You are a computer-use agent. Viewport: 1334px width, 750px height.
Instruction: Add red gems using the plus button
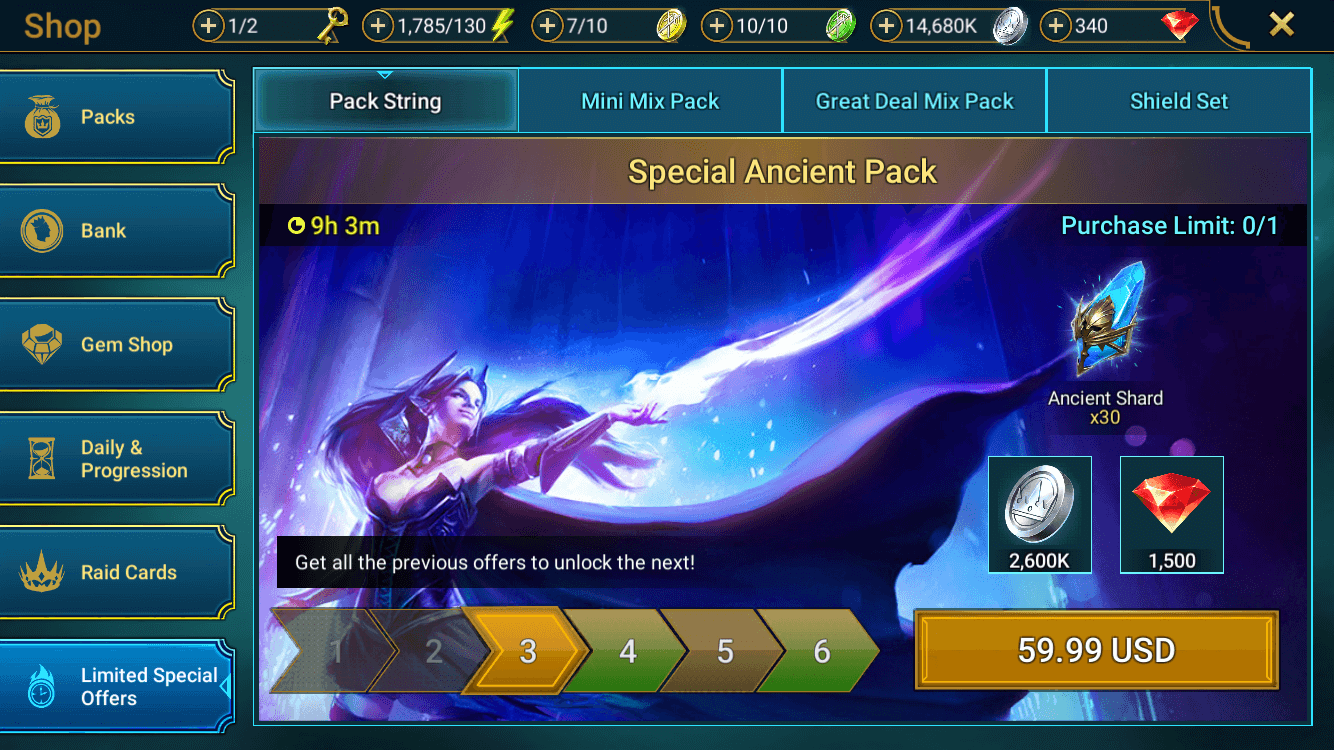click(x=1056, y=26)
